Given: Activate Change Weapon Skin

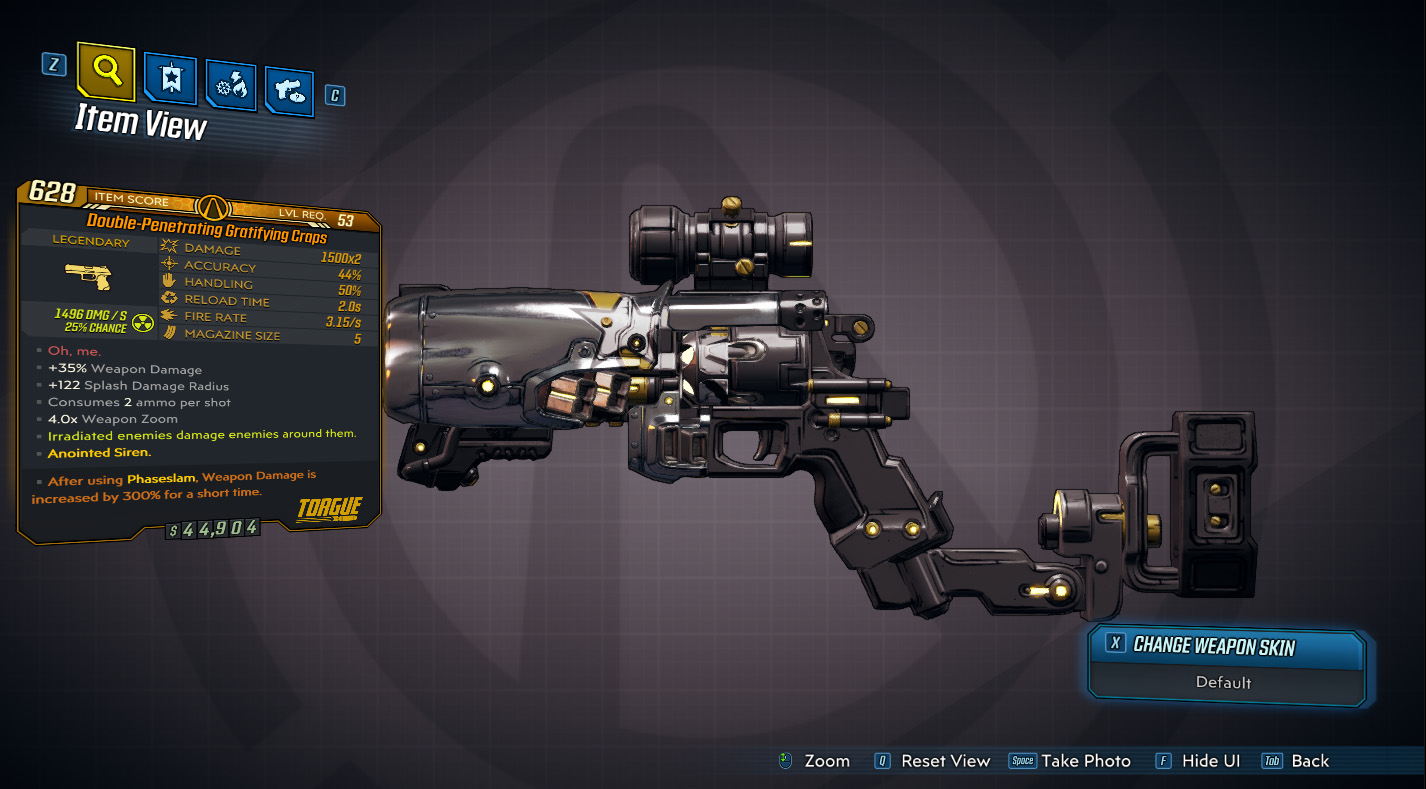Looking at the screenshot, I should (x=1227, y=647).
